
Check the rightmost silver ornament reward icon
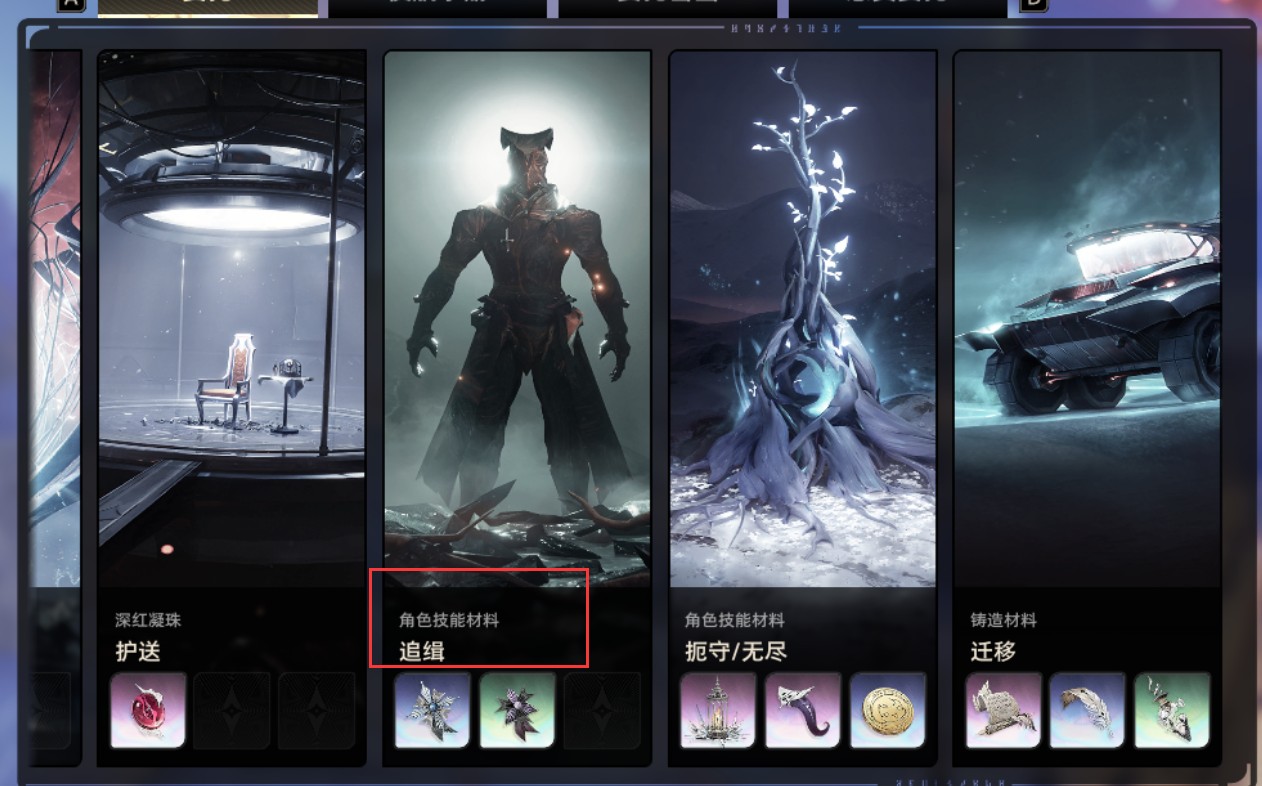[1172, 710]
